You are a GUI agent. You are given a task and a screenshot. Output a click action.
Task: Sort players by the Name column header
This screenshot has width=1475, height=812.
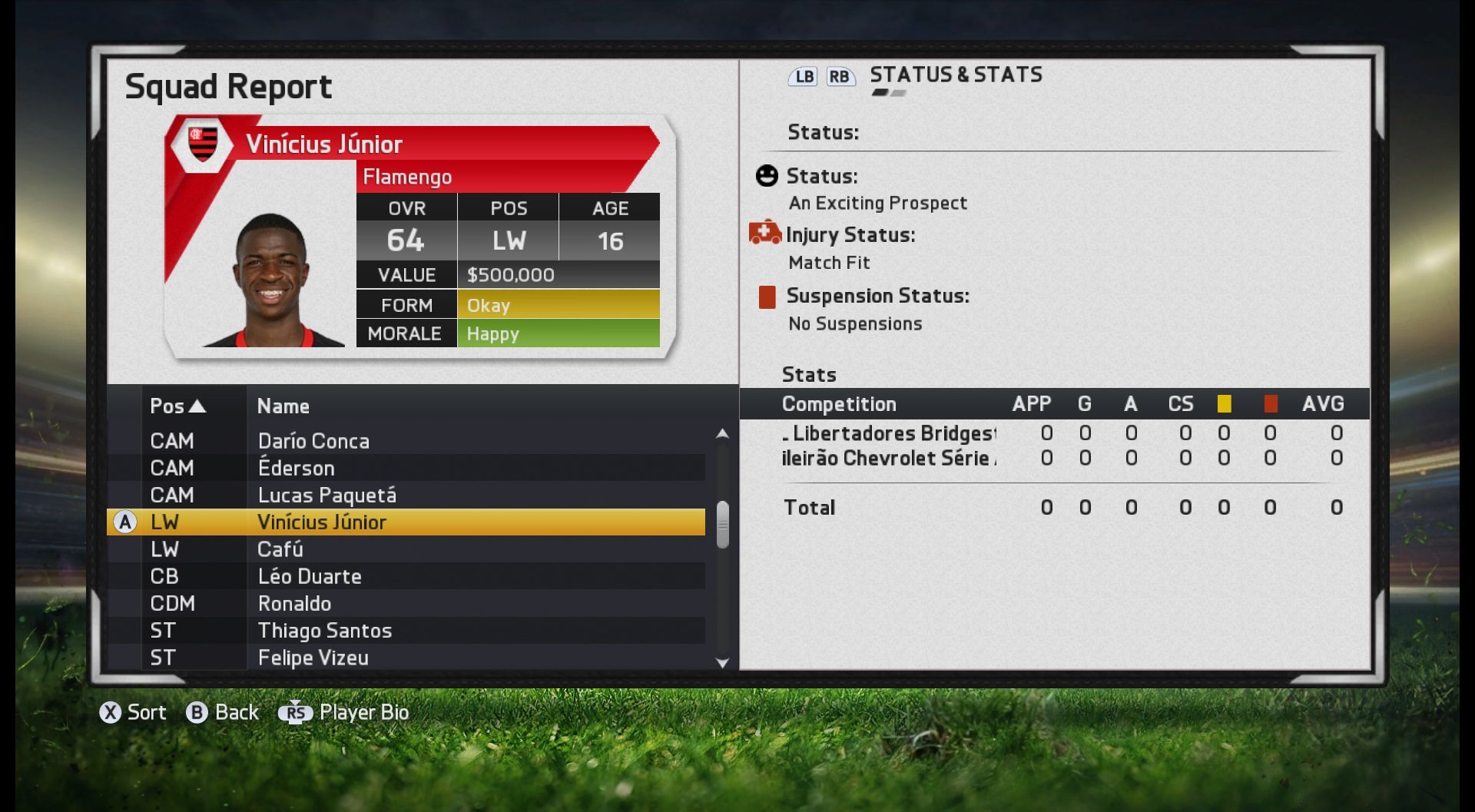tap(283, 406)
